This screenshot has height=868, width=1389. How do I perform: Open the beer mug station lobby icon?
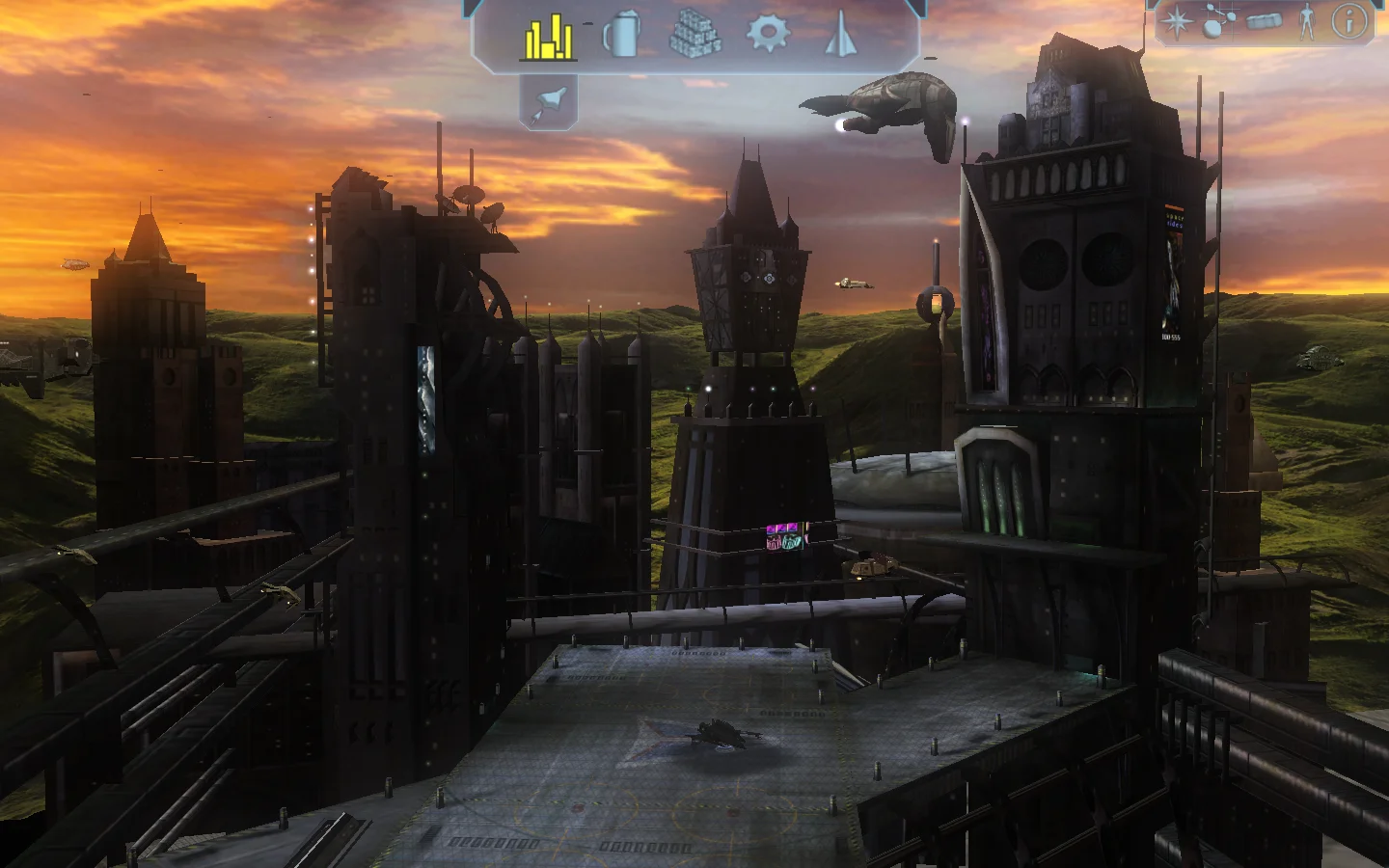(622, 36)
